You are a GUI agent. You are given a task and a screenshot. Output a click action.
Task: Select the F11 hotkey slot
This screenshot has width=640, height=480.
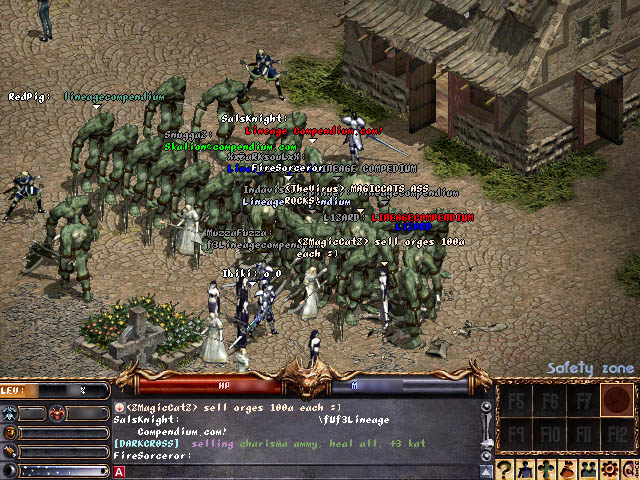pyautogui.click(x=582, y=435)
